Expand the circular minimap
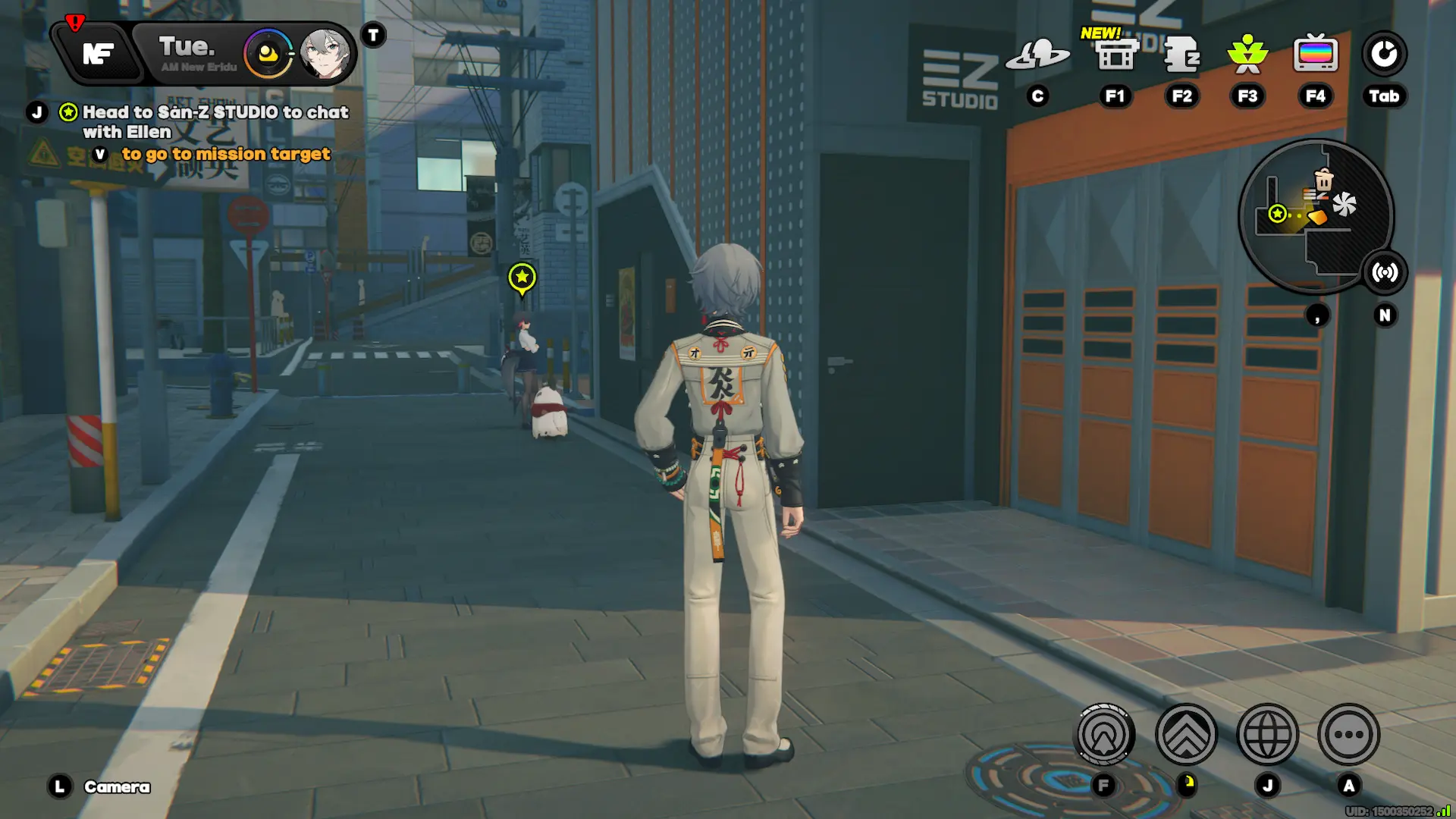The height and width of the screenshot is (819, 1456). (x=1315, y=216)
